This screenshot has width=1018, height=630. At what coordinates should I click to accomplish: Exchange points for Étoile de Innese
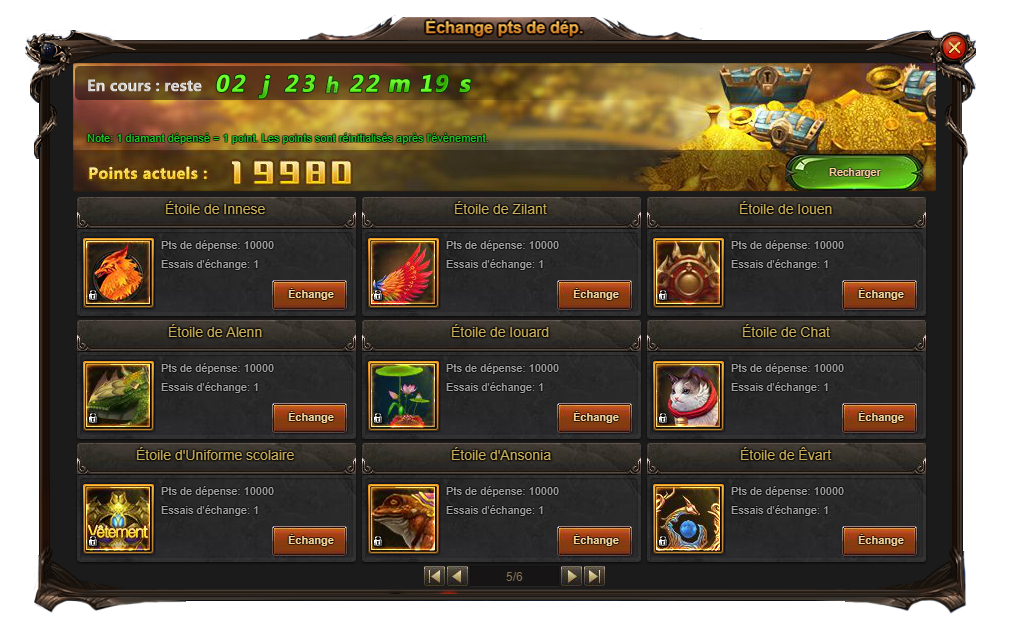tap(310, 295)
